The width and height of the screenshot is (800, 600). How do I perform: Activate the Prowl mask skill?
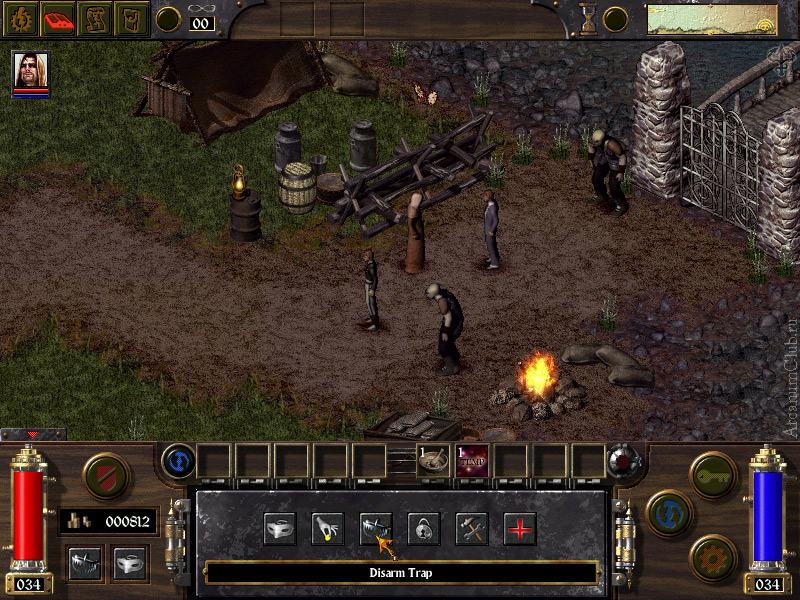point(280,527)
